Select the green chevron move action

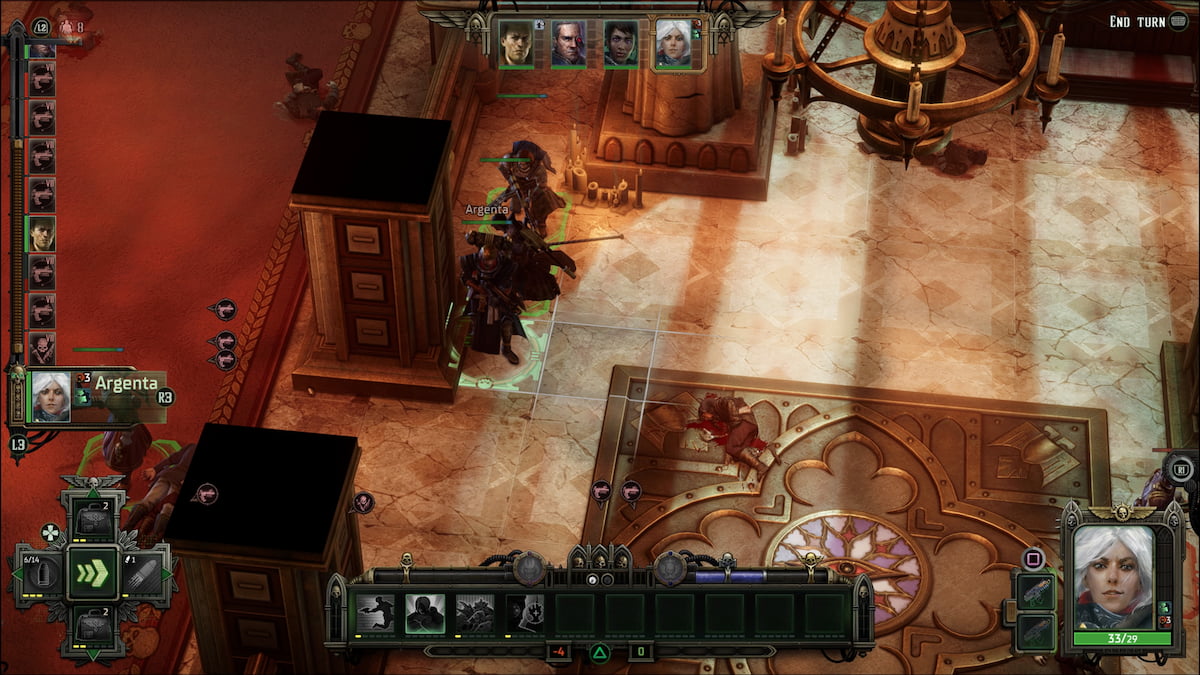click(x=93, y=574)
